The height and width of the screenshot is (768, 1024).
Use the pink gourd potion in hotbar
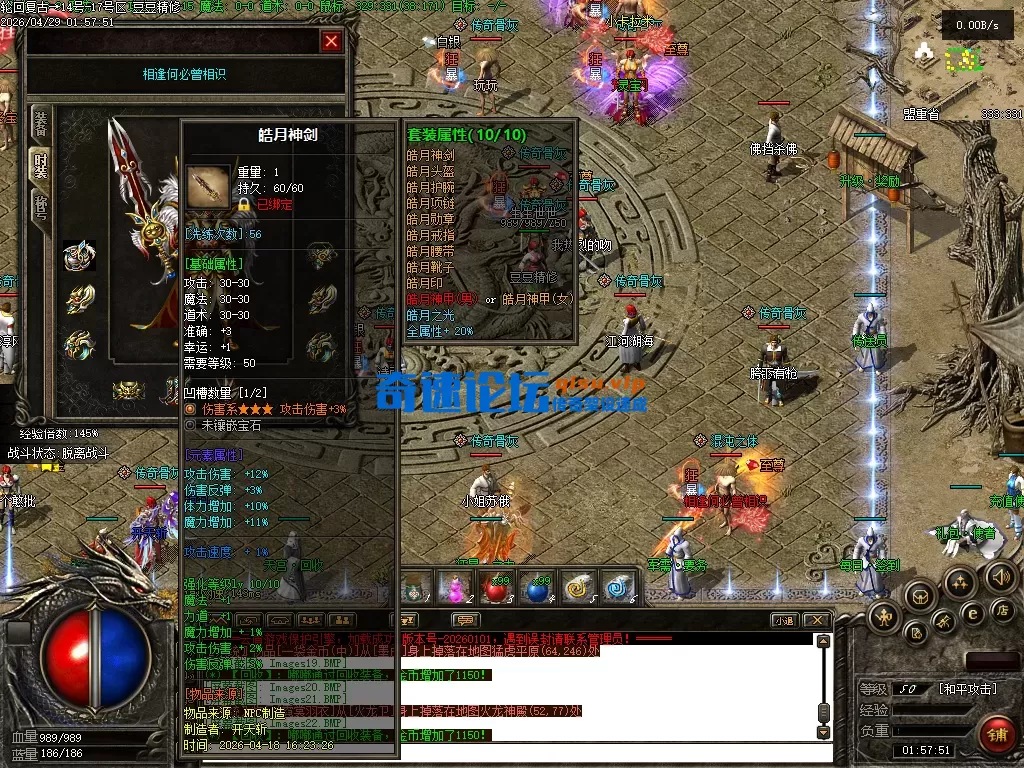coord(455,588)
